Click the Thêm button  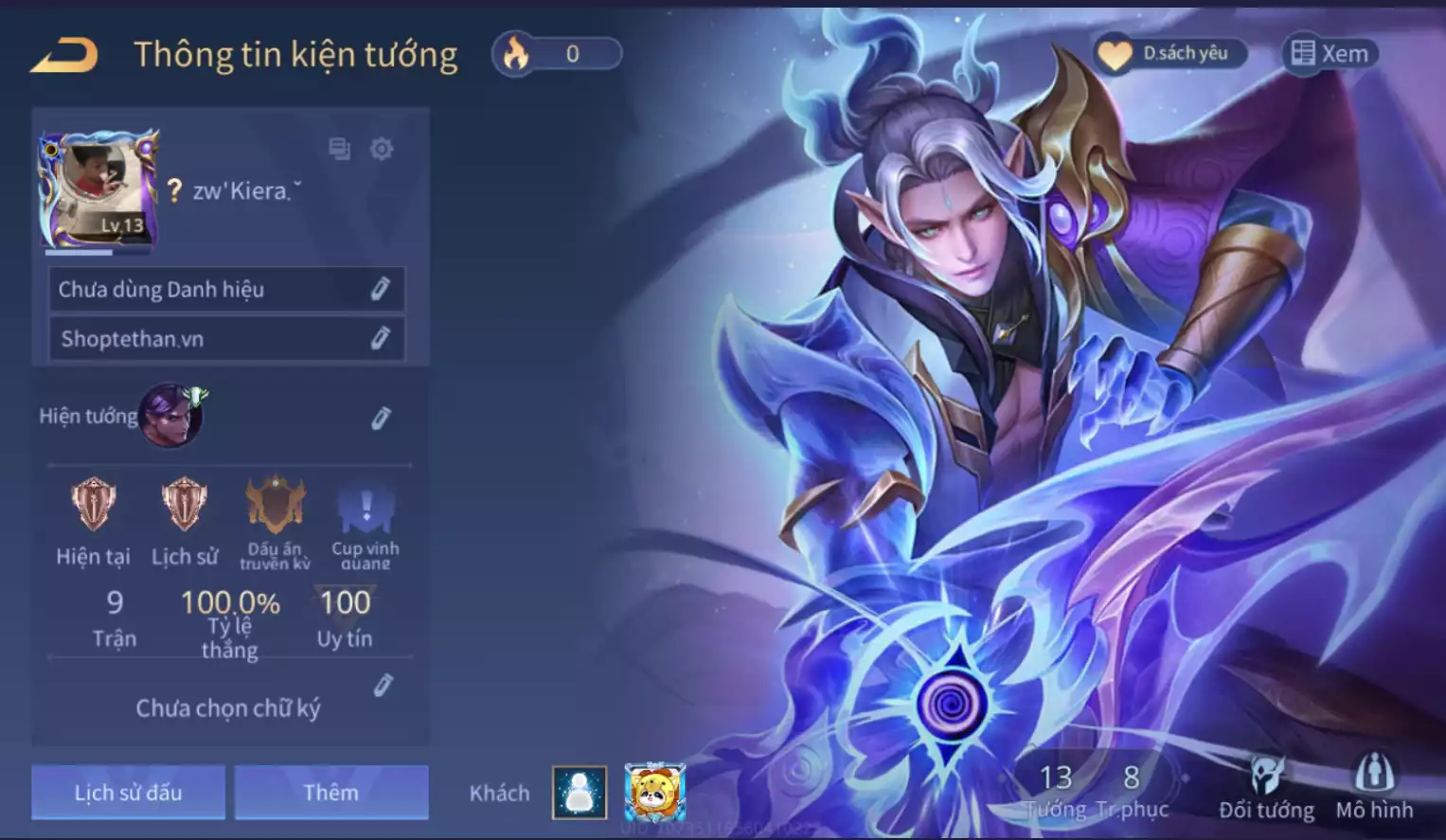click(x=331, y=792)
